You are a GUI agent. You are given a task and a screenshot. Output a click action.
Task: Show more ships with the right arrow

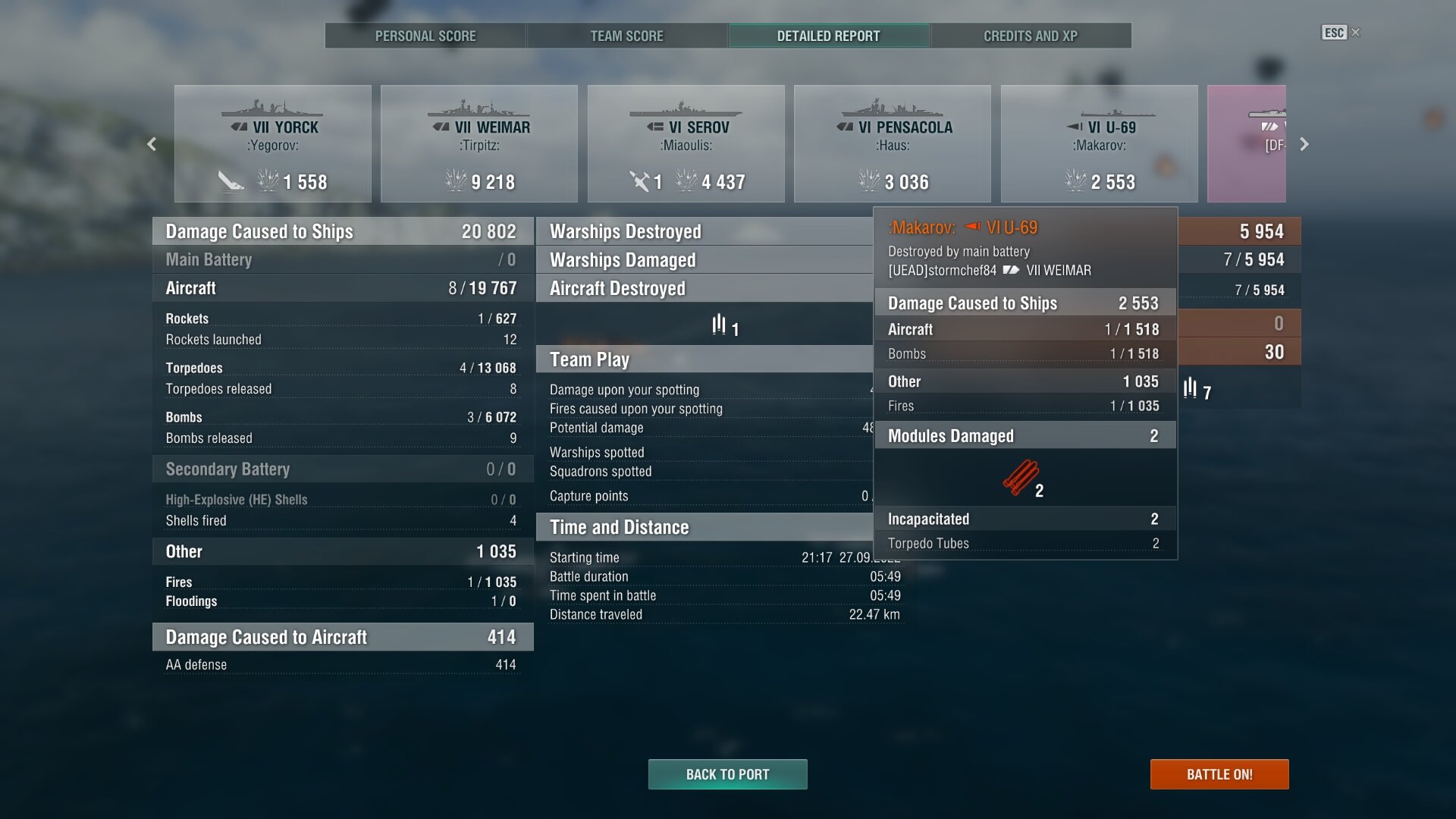(1304, 144)
